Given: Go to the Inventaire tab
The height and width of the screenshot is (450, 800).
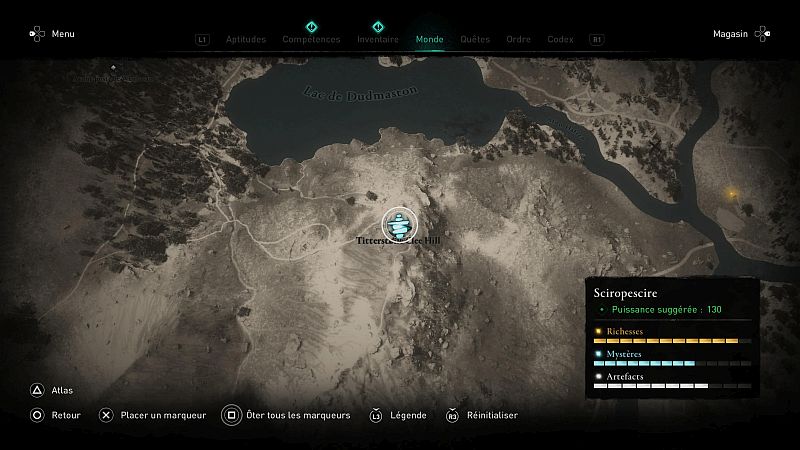Looking at the screenshot, I should pos(378,40).
